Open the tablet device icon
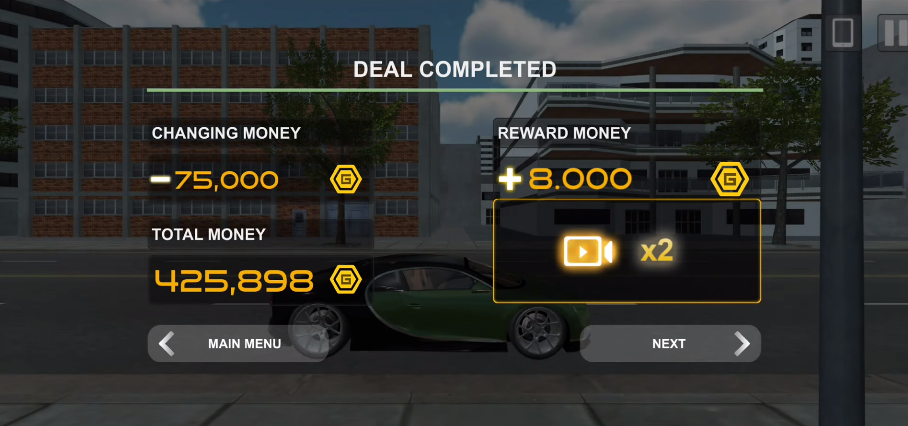908x426 pixels. (x=843, y=31)
